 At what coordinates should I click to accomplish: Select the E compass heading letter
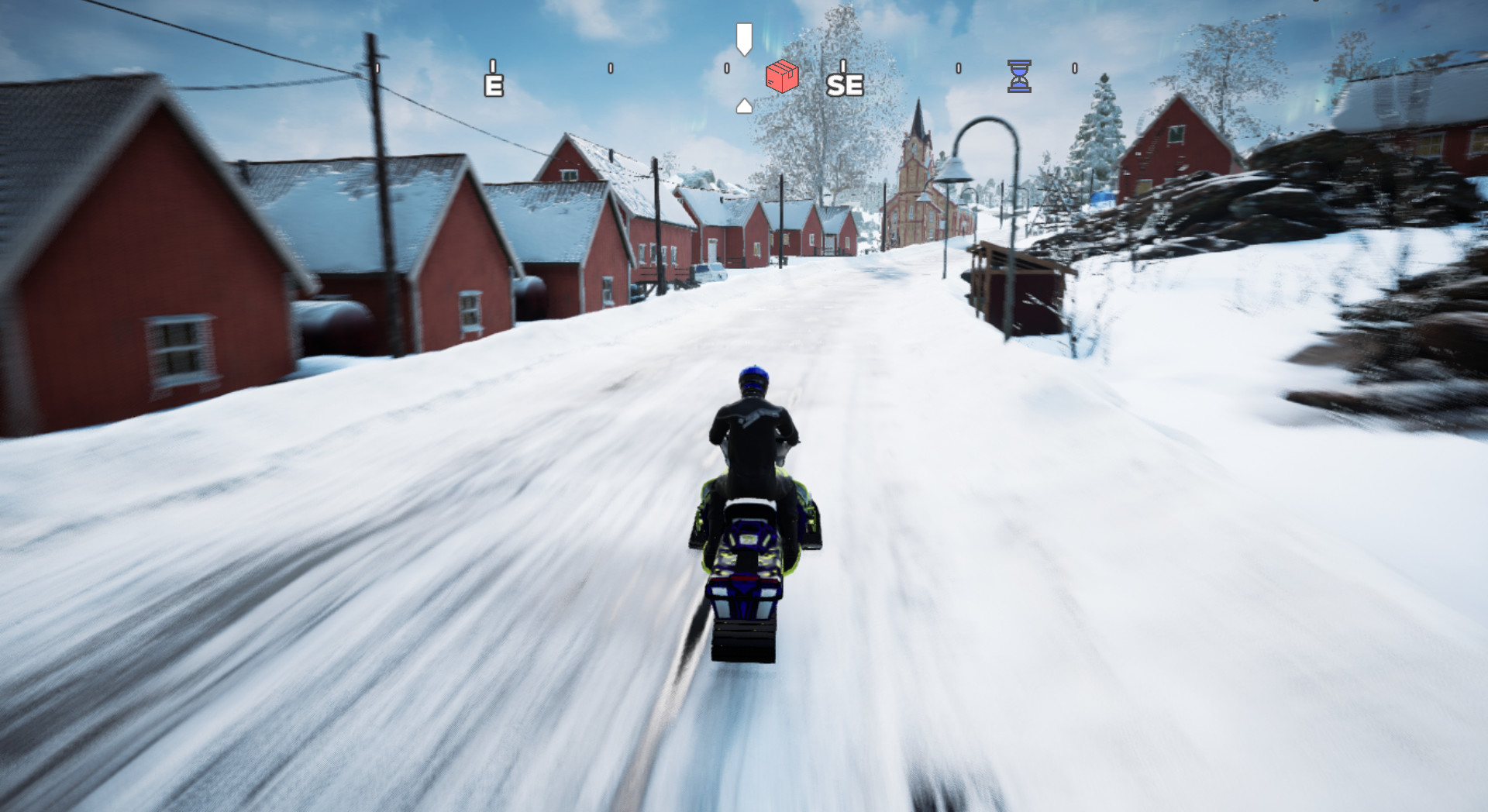[x=494, y=85]
